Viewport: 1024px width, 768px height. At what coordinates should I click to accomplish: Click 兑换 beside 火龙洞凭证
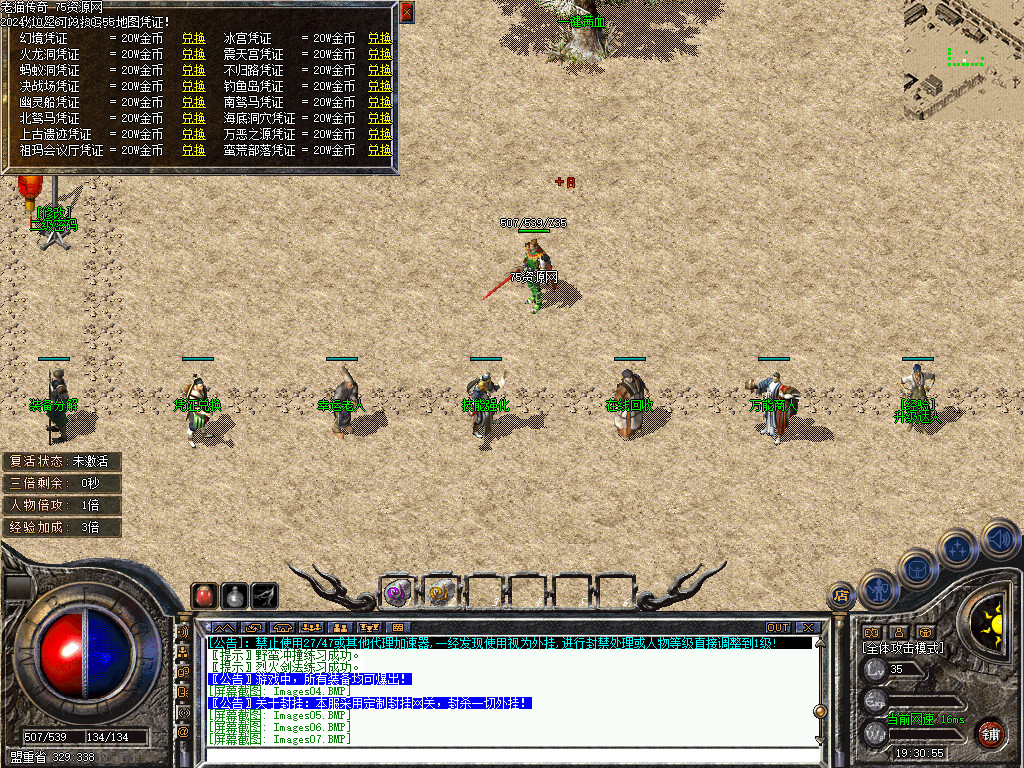point(193,55)
